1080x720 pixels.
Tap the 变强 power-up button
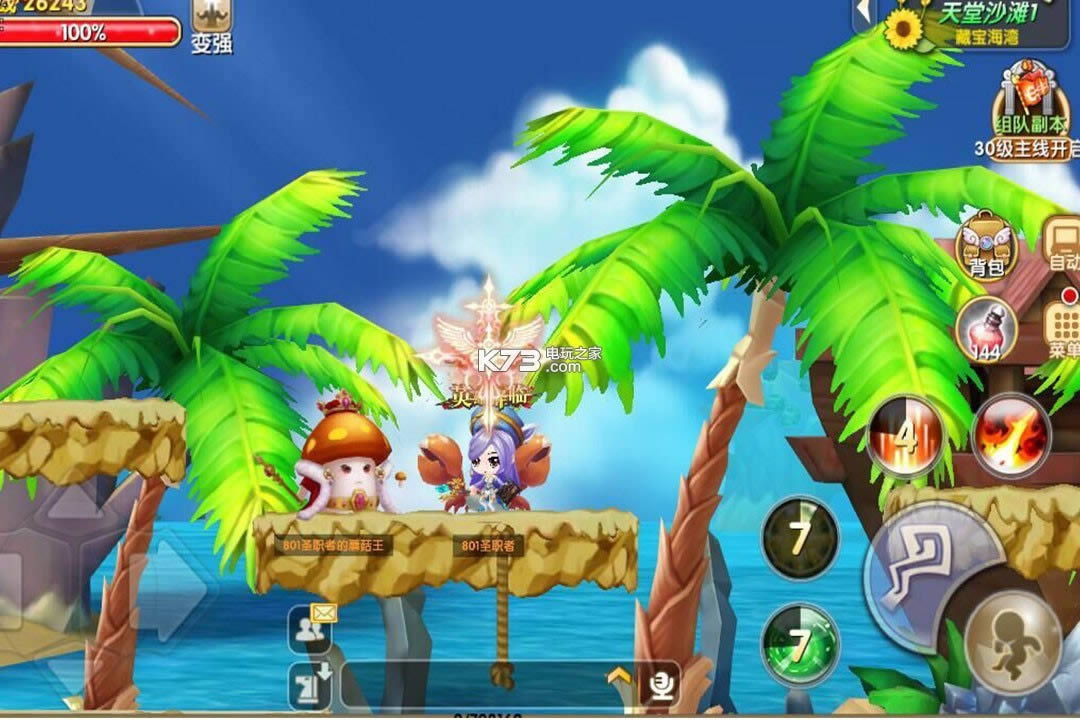(211, 25)
